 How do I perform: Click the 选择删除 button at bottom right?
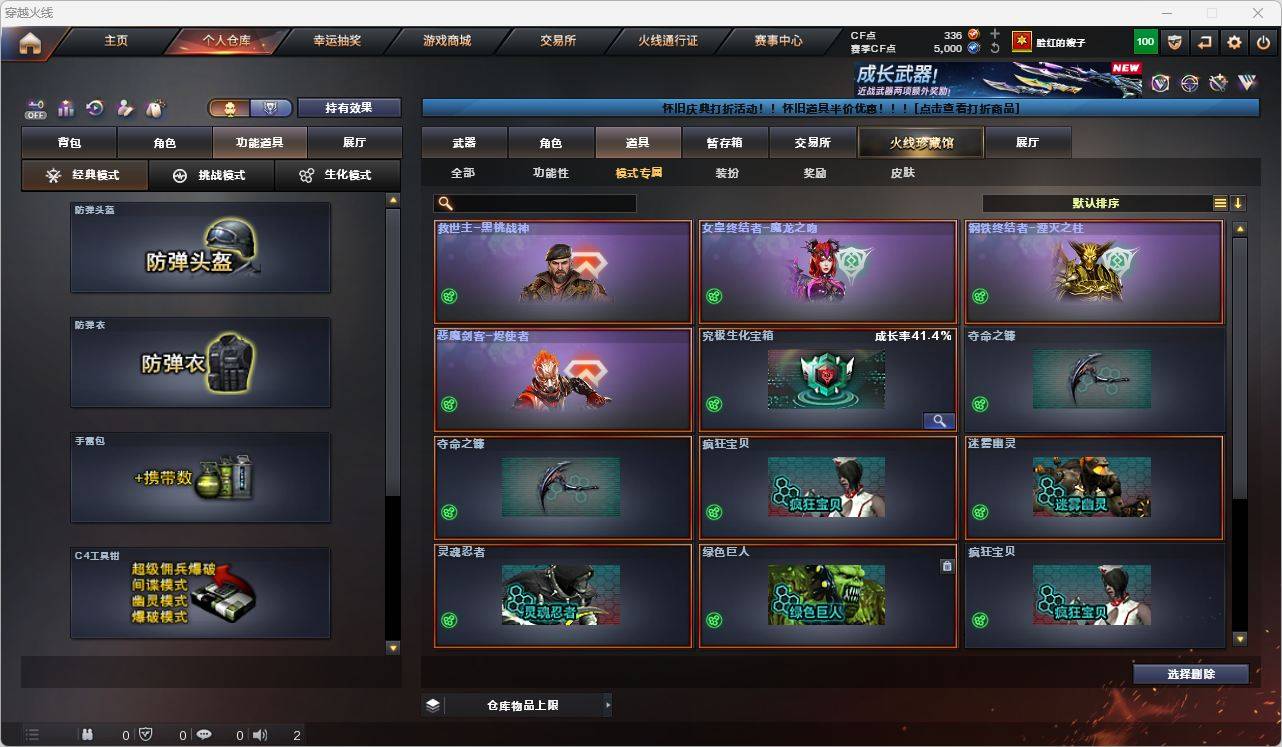point(1191,674)
